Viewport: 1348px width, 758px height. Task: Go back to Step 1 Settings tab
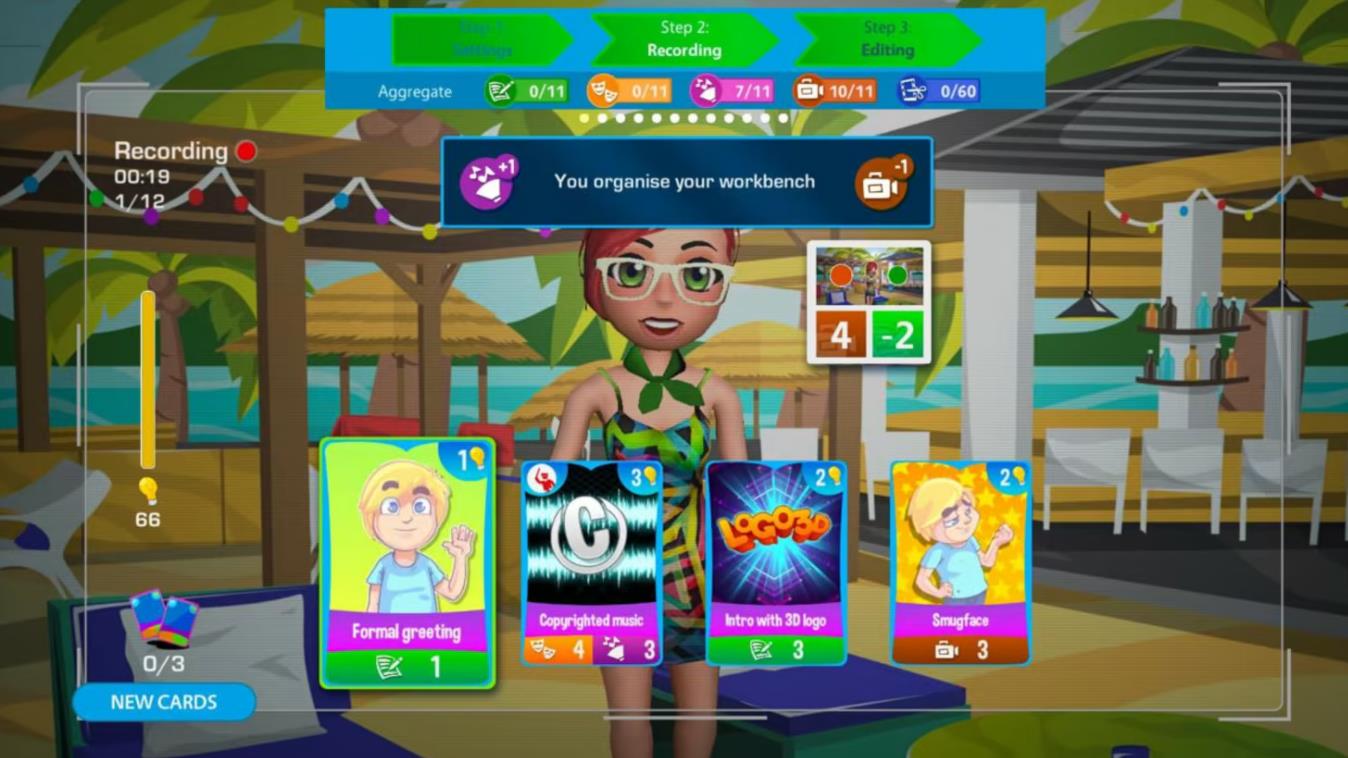coord(481,40)
